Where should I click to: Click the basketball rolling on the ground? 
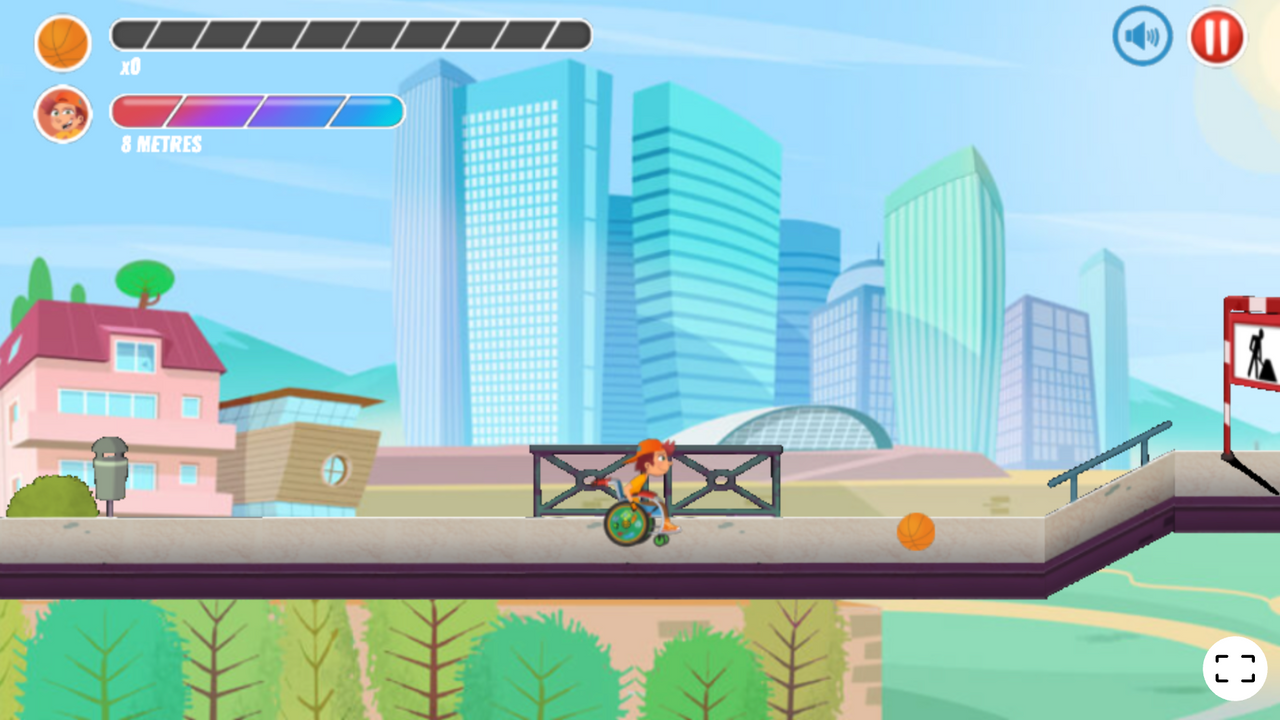pos(915,532)
